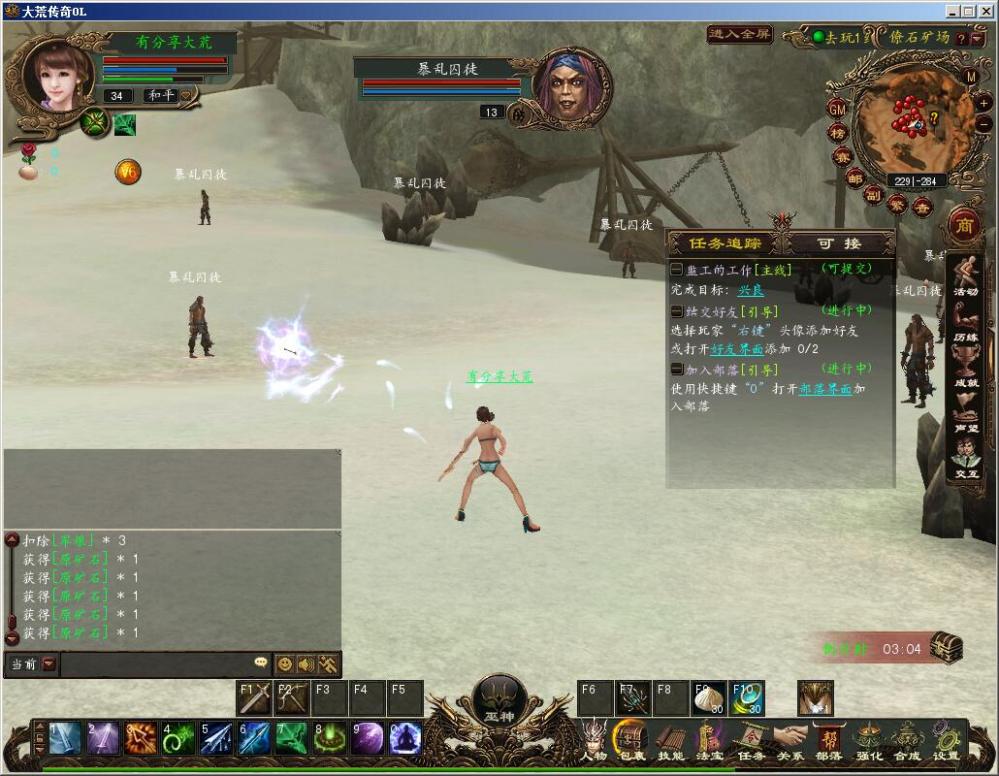
Task: Open the 设置 settings menu
Action: 946,740
